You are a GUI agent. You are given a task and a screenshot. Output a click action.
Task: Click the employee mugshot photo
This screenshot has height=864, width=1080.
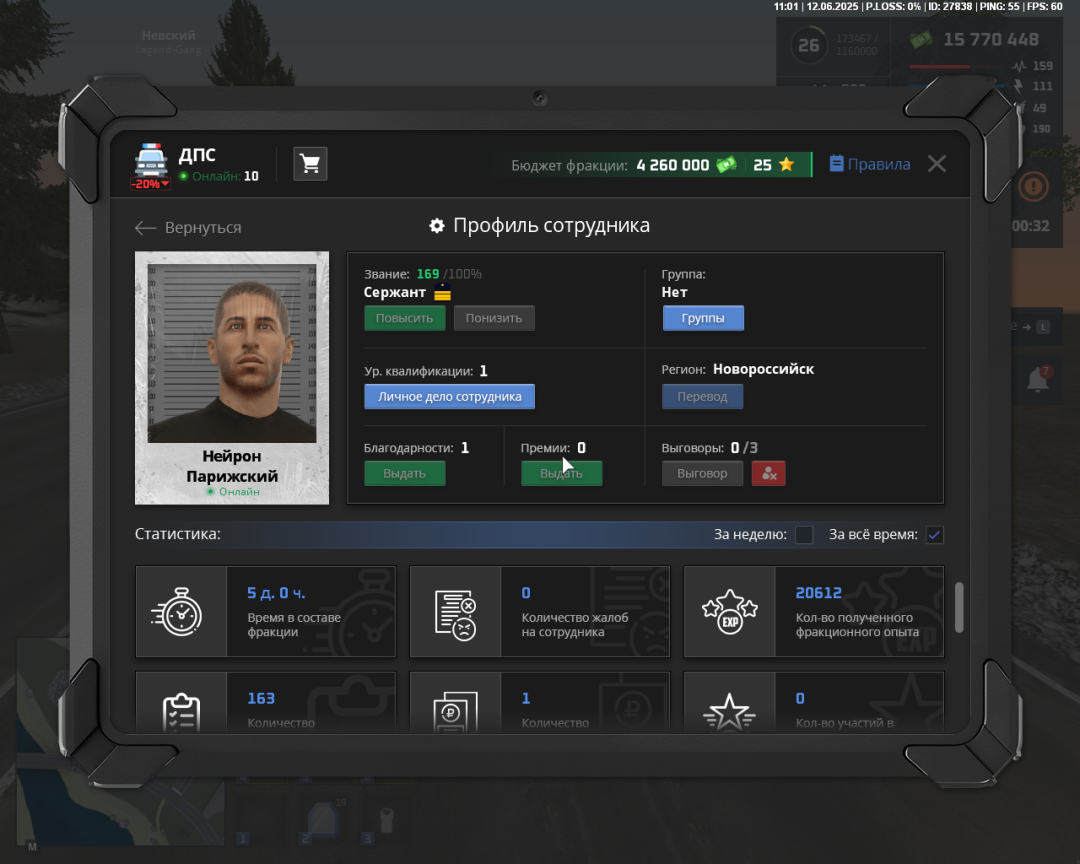point(232,352)
